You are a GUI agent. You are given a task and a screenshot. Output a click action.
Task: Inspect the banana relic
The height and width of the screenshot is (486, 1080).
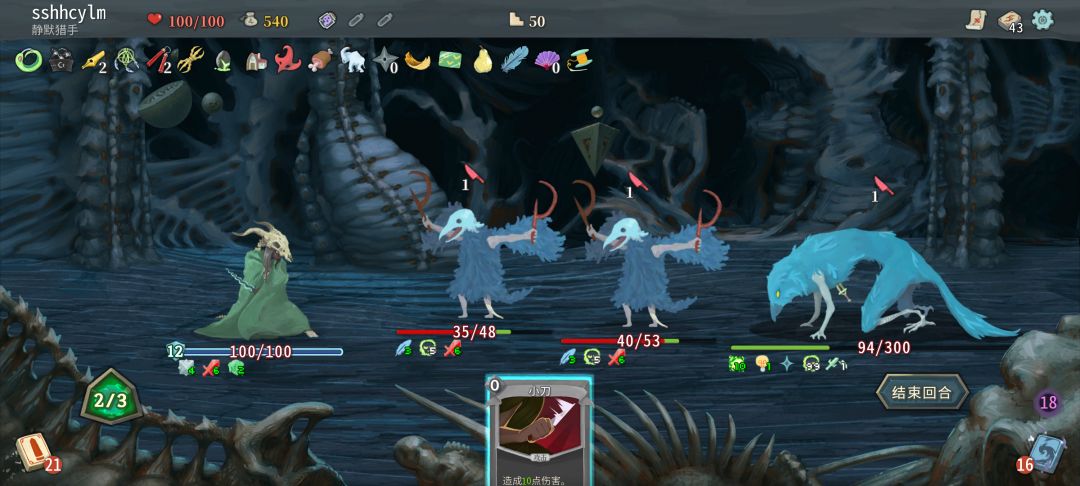tap(417, 60)
